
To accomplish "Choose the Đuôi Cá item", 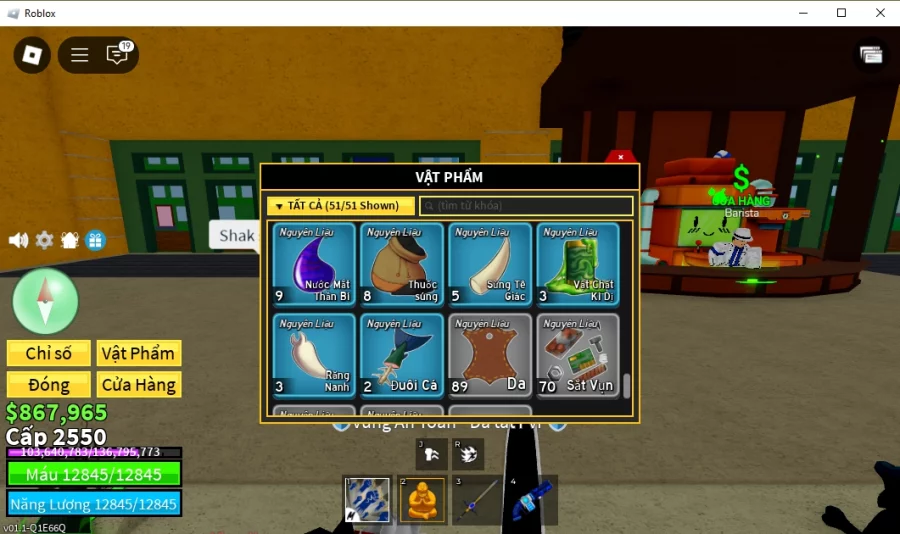I will pos(402,355).
